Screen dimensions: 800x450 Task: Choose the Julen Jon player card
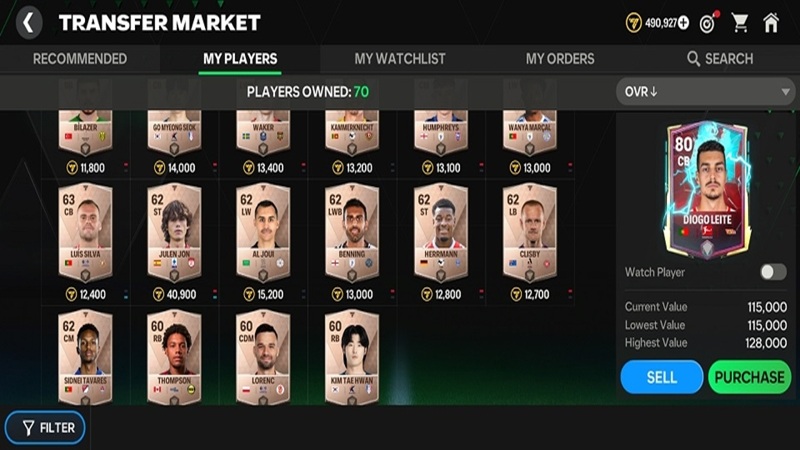174,230
